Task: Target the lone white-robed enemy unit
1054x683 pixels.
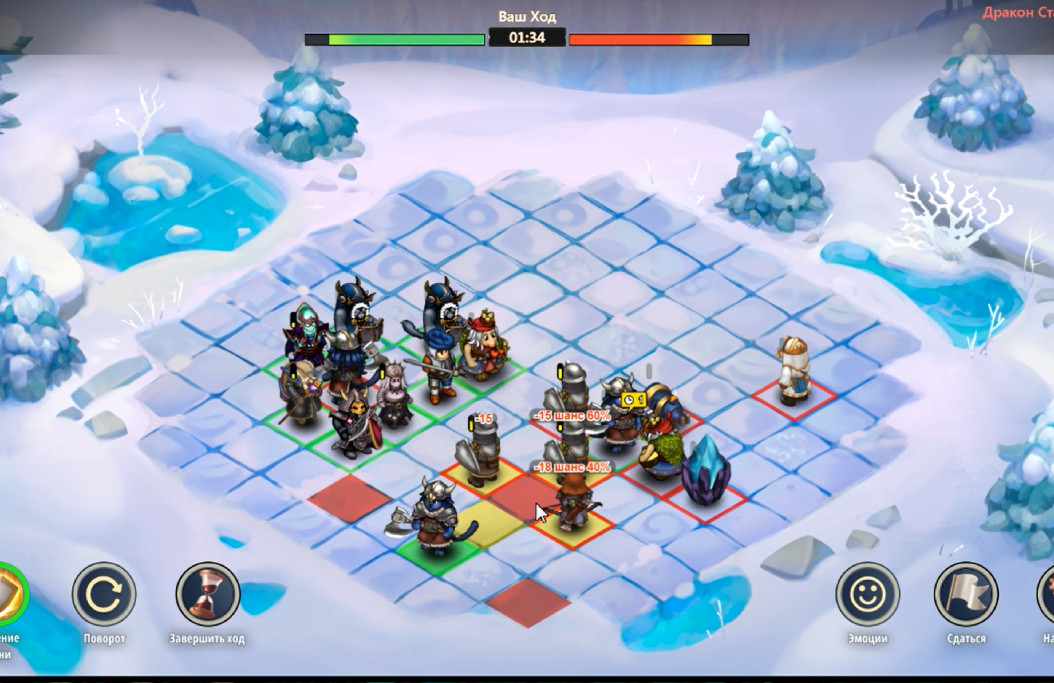Action: (x=794, y=371)
